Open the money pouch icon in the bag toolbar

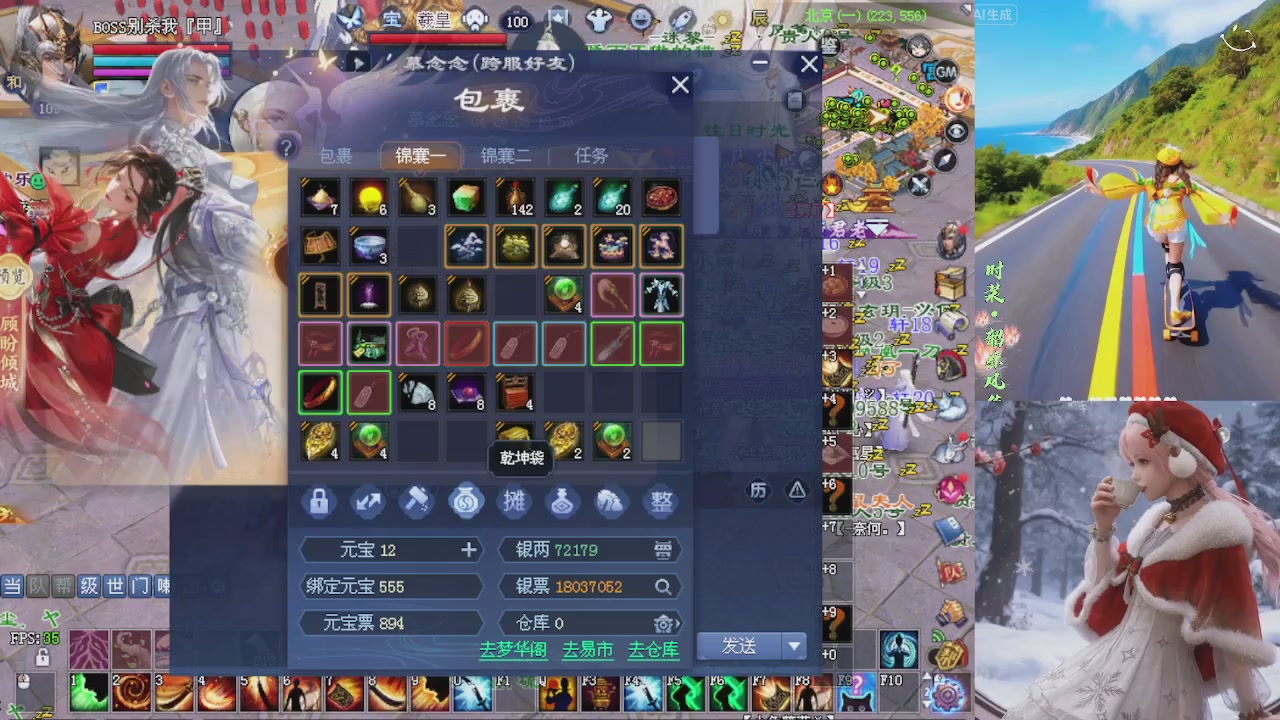tap(466, 502)
